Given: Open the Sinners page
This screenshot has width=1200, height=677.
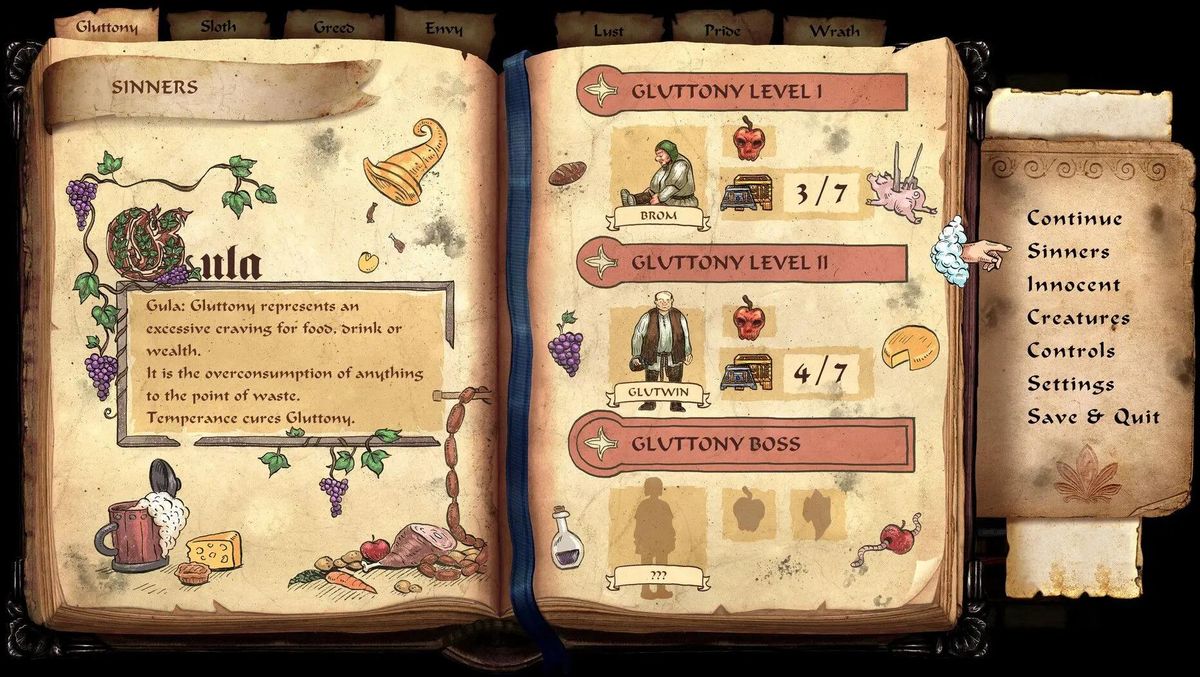Looking at the screenshot, I should (x=1068, y=251).
